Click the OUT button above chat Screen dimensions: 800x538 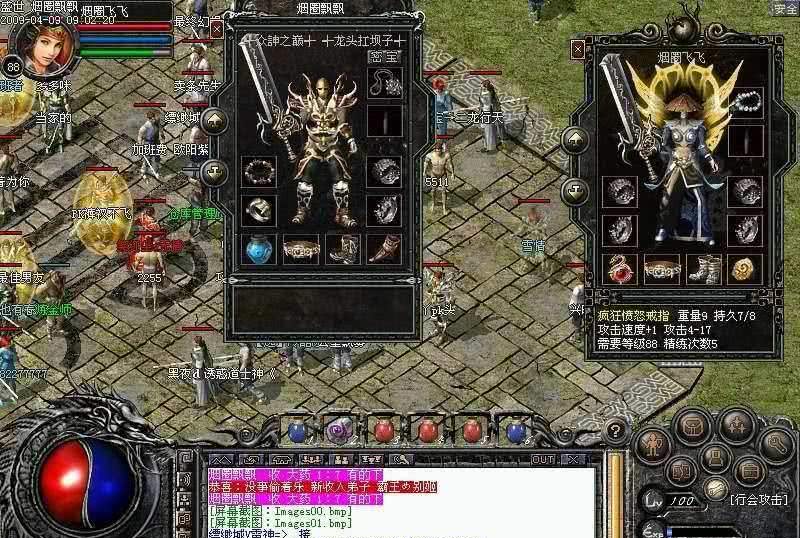(542, 460)
